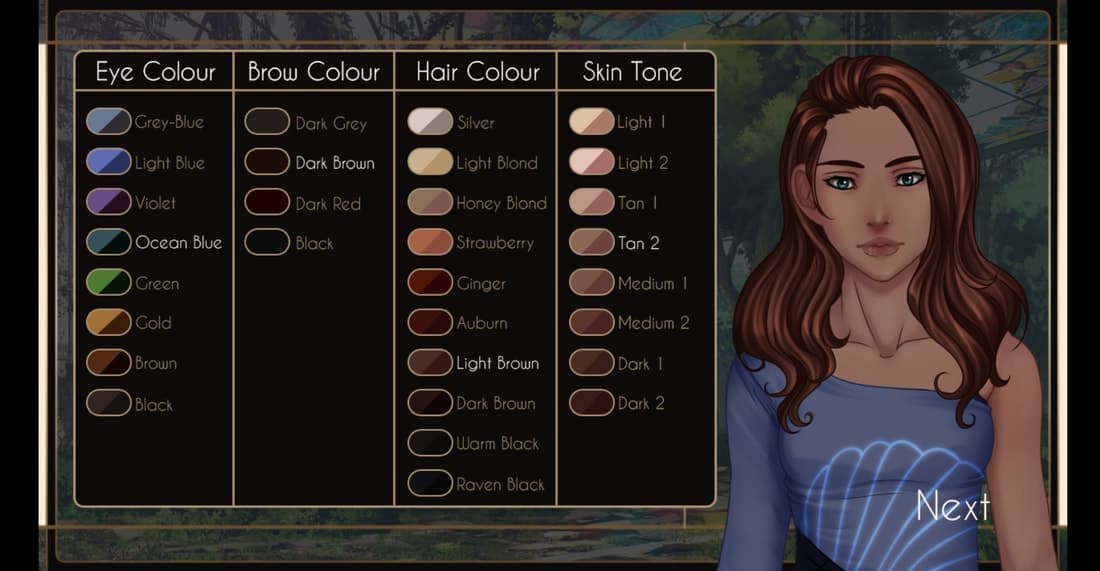Choose the Grey-Blue eye colour
The height and width of the screenshot is (571, 1100).
109,122
